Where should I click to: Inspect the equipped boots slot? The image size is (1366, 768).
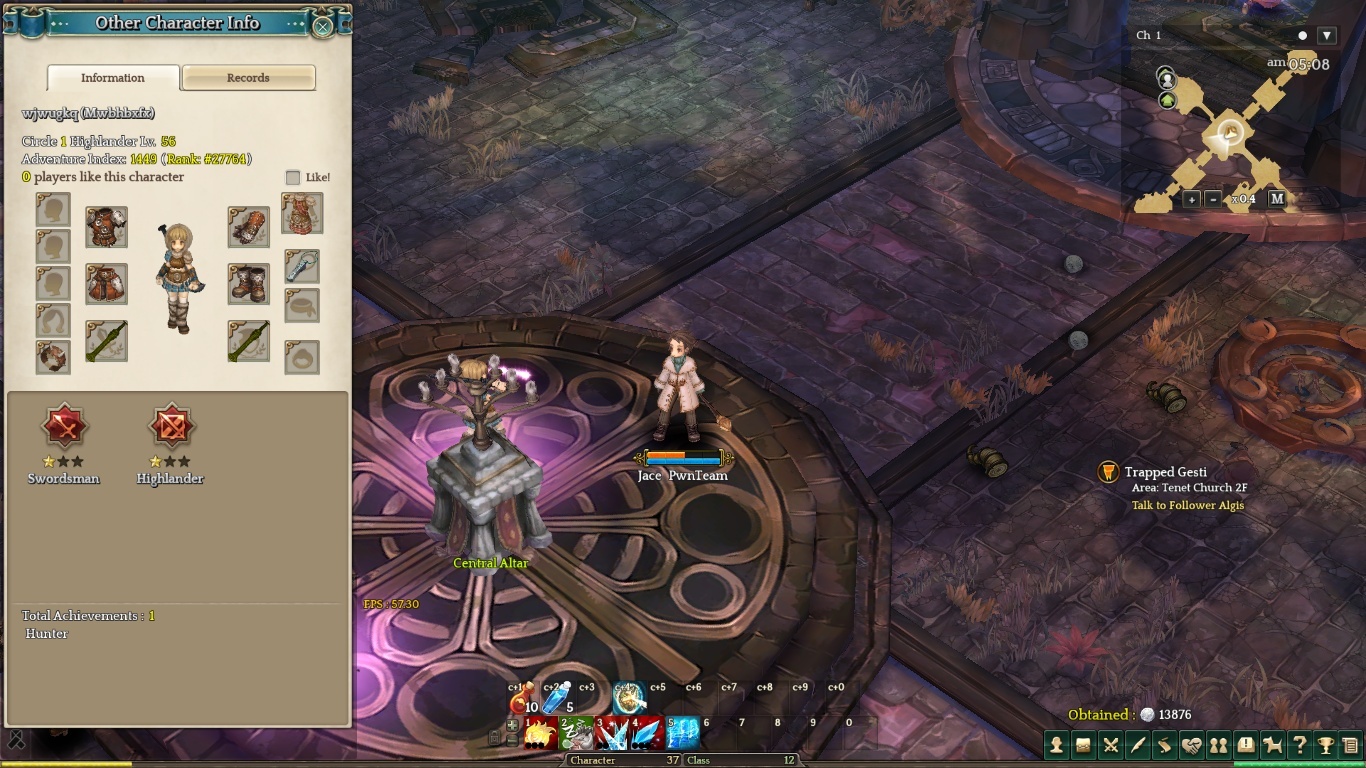click(248, 284)
